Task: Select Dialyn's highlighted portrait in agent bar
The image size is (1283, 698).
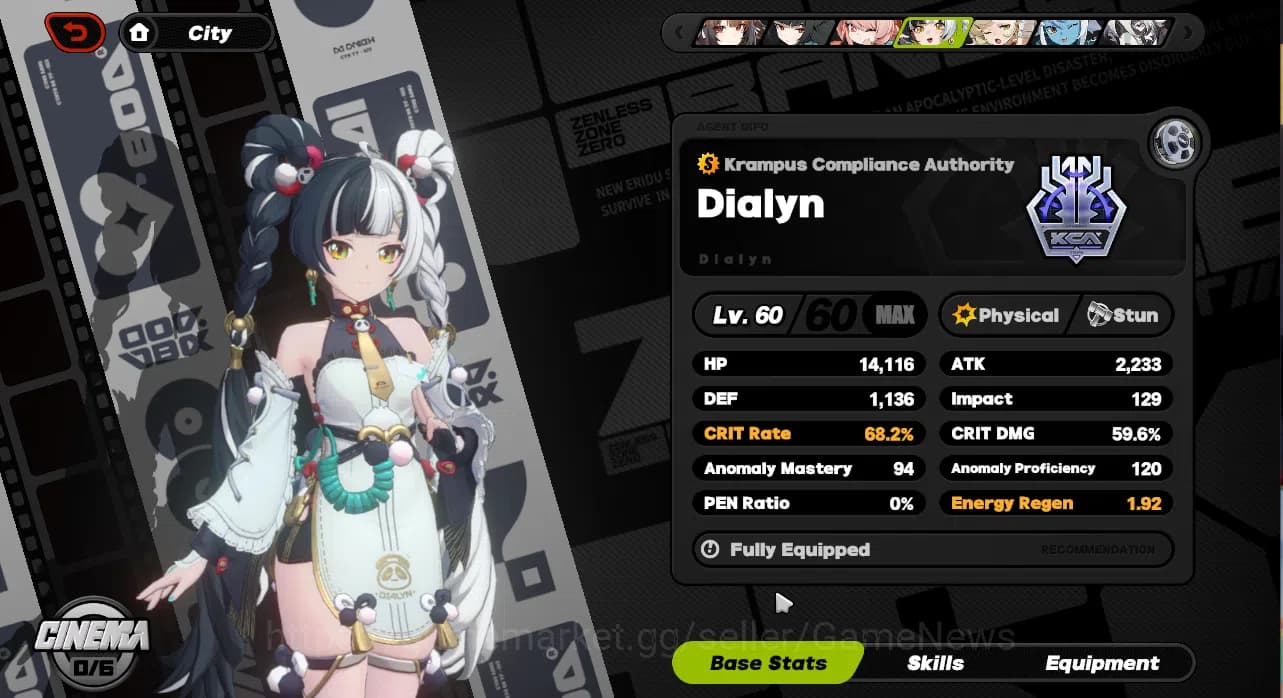Action: 933,33
